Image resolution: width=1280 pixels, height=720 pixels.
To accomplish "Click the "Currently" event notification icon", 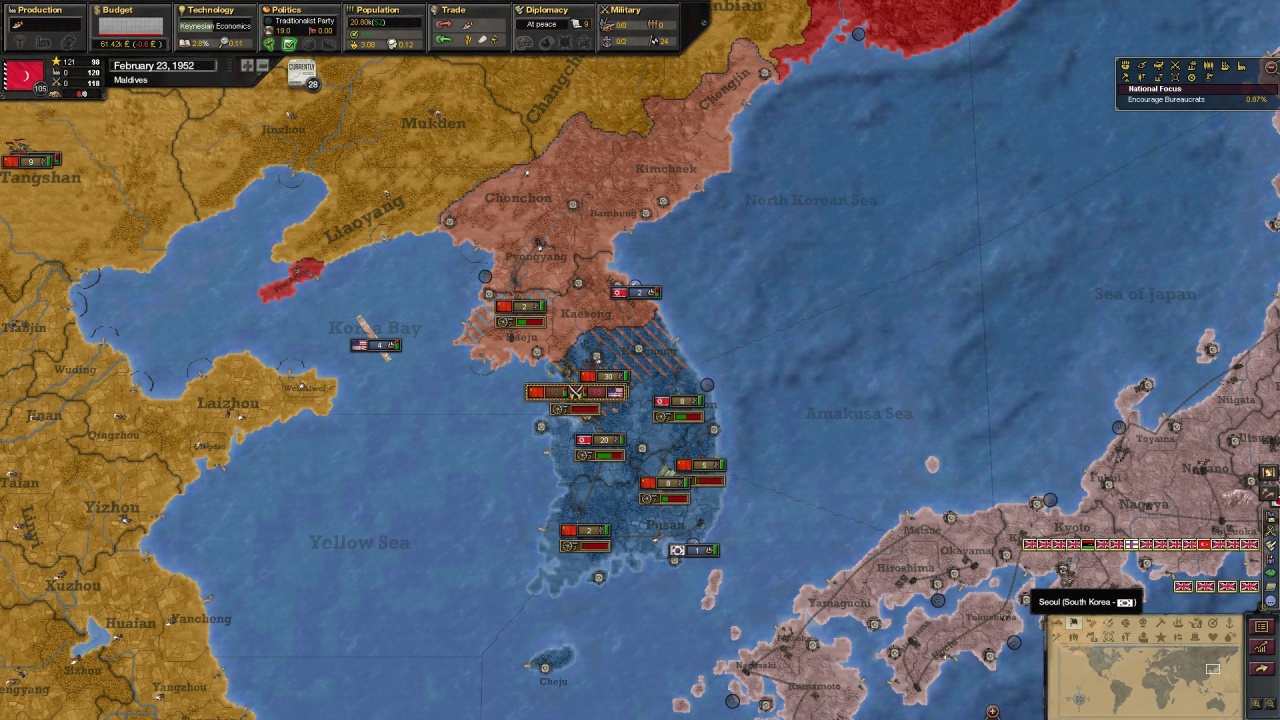I will point(301,72).
